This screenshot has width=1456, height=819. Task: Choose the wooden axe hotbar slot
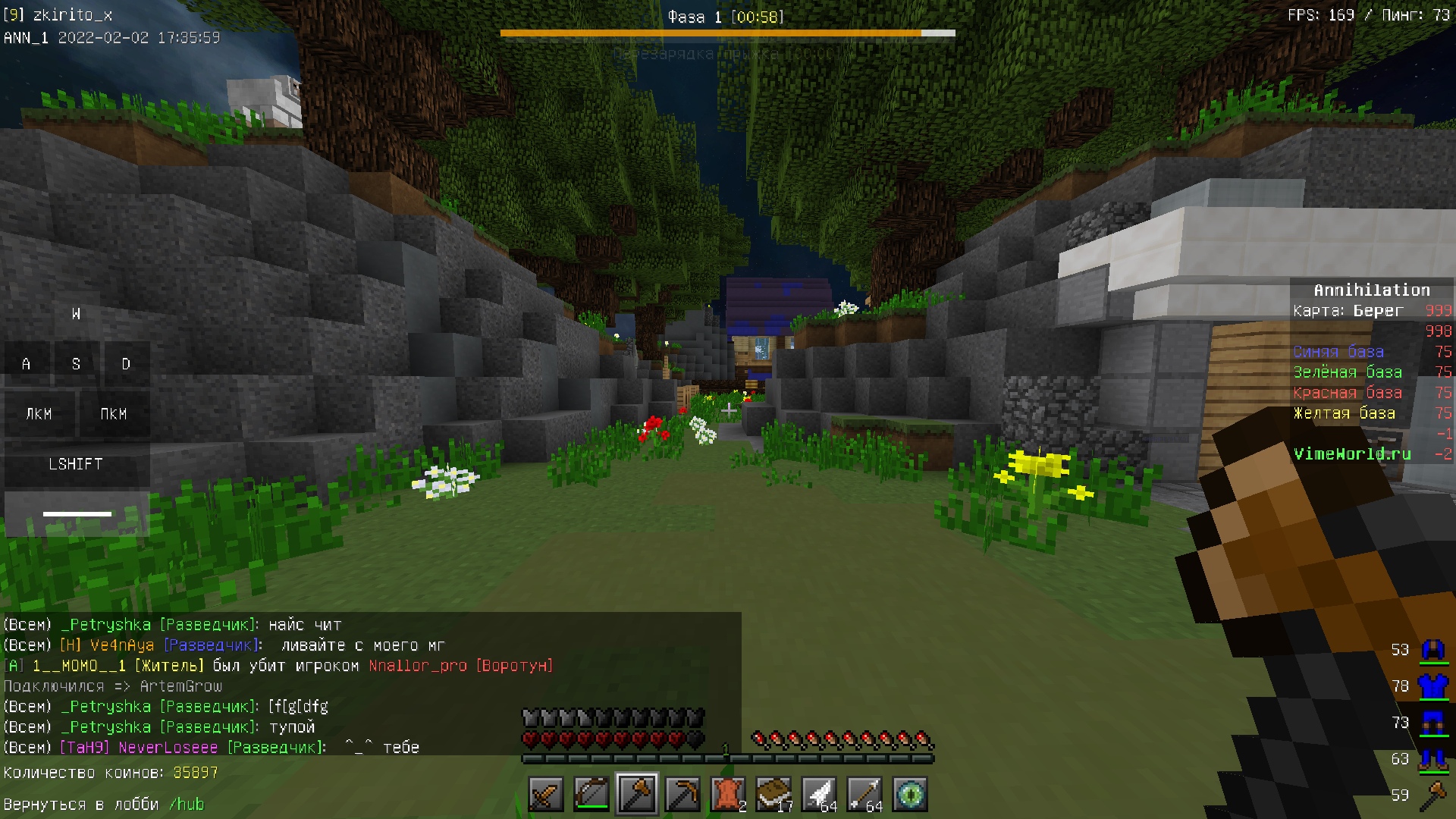(637, 794)
